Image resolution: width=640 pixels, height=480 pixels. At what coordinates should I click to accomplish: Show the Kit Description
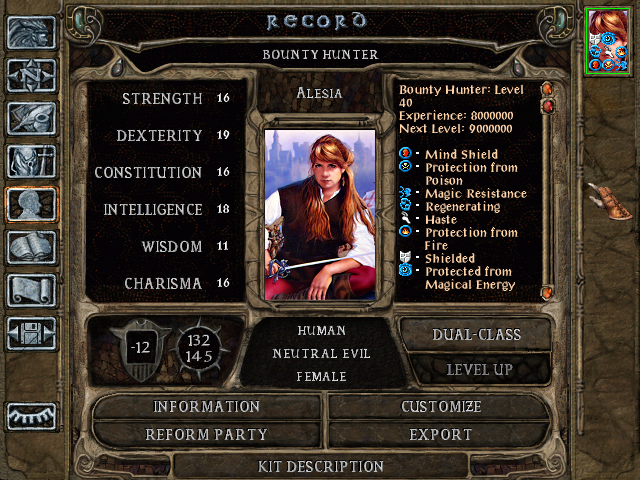321,466
